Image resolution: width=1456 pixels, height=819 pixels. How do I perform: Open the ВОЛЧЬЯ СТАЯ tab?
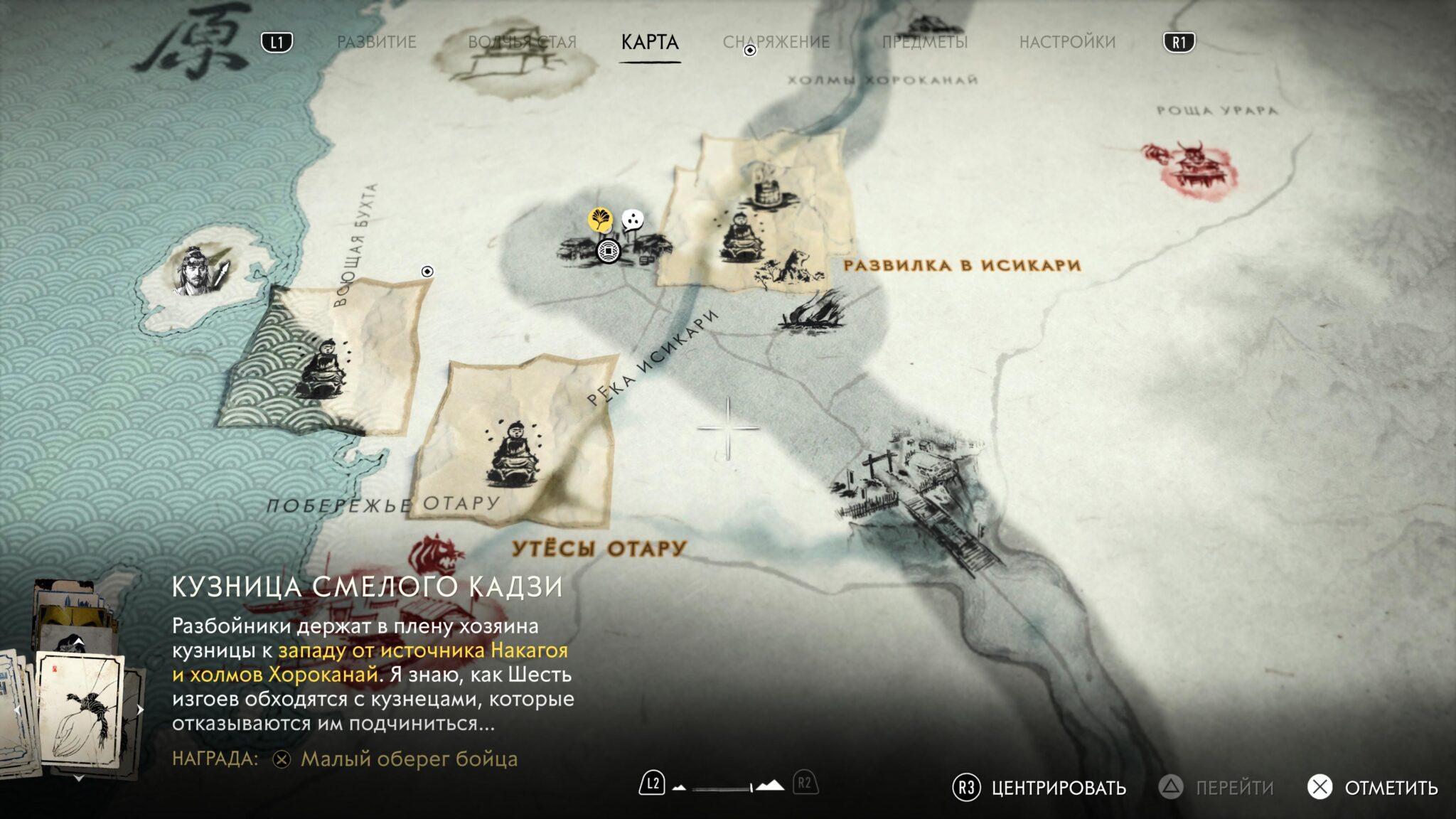coord(522,42)
